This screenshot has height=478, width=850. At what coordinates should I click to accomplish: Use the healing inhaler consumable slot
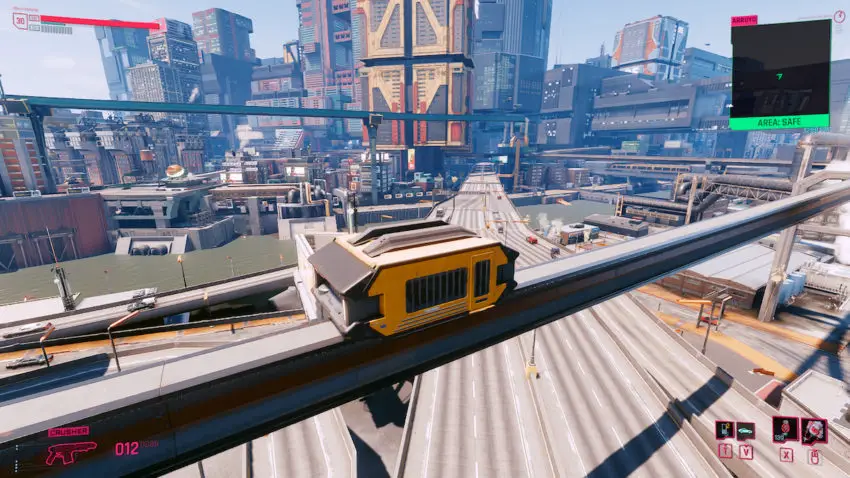(x=785, y=430)
